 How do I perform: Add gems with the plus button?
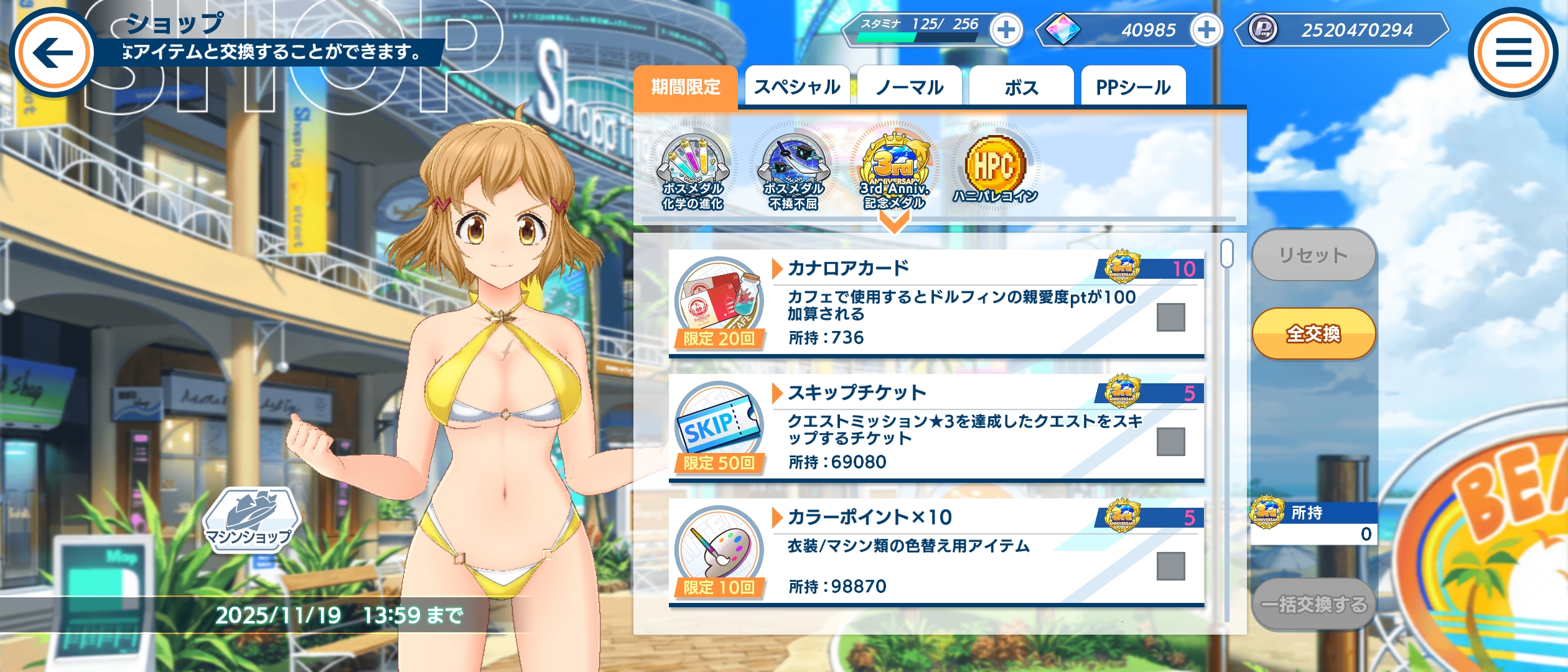pos(1206,30)
